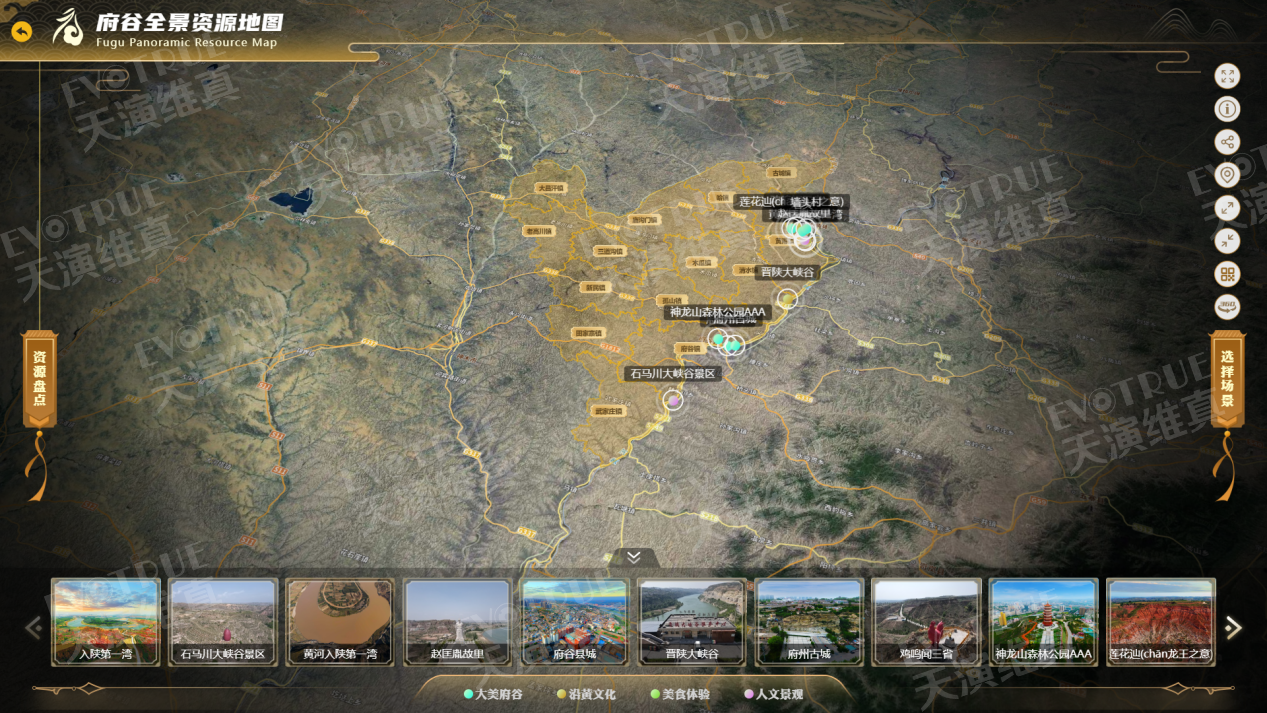Image resolution: width=1267 pixels, height=713 pixels.
Task: Collapse the thumbnail strip with the chevron
Action: pos(633,557)
